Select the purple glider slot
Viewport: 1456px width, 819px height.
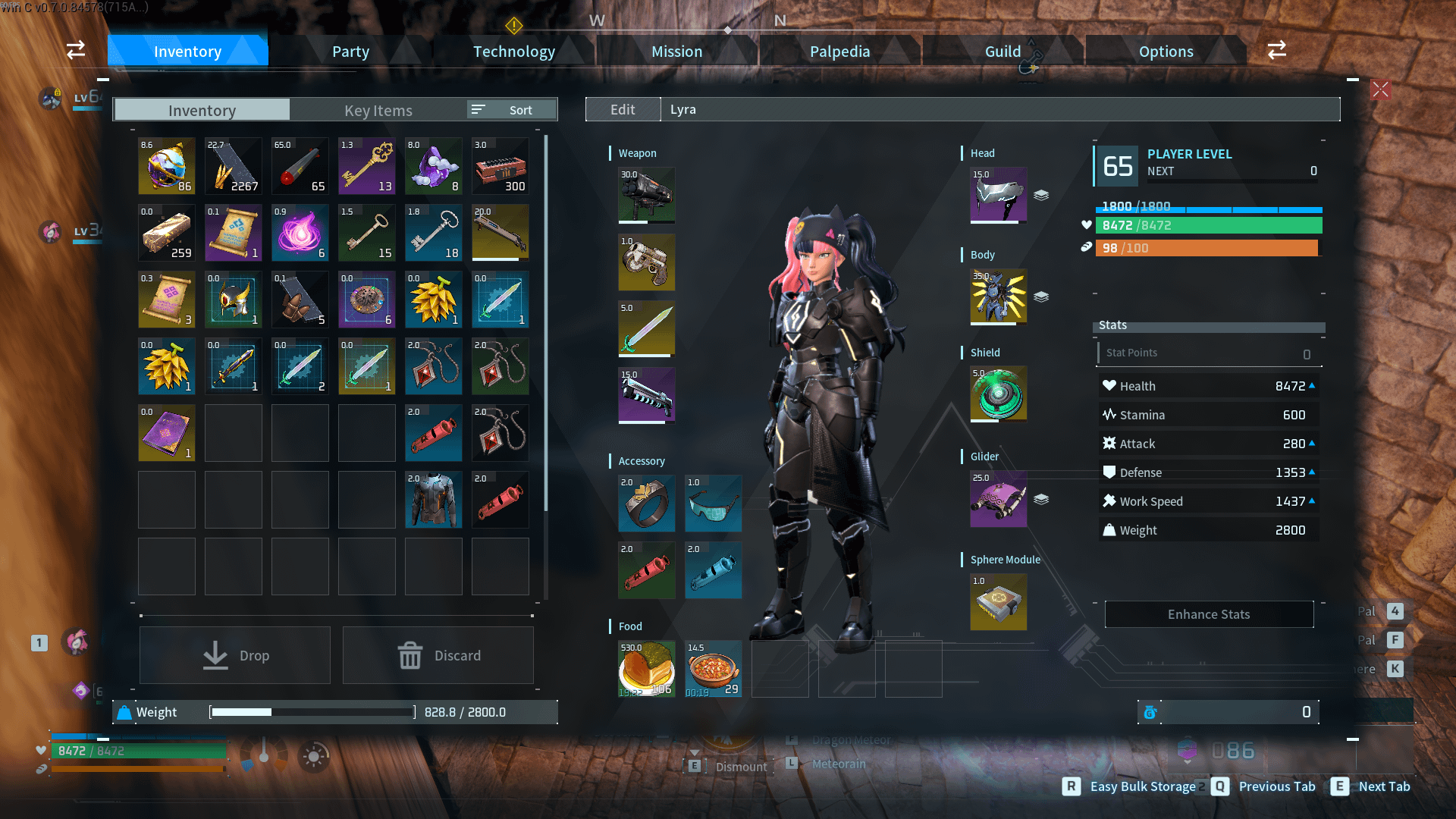998,498
